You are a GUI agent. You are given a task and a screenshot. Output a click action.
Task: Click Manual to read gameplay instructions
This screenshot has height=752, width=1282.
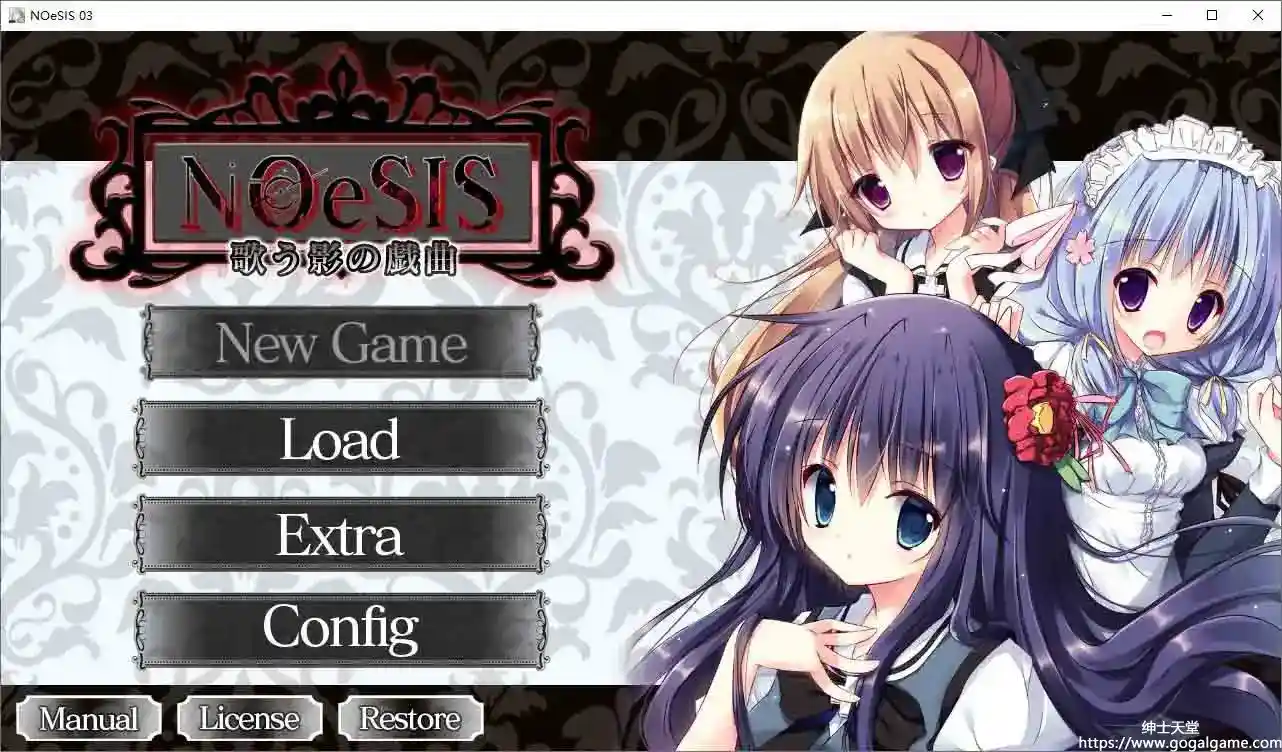click(86, 718)
